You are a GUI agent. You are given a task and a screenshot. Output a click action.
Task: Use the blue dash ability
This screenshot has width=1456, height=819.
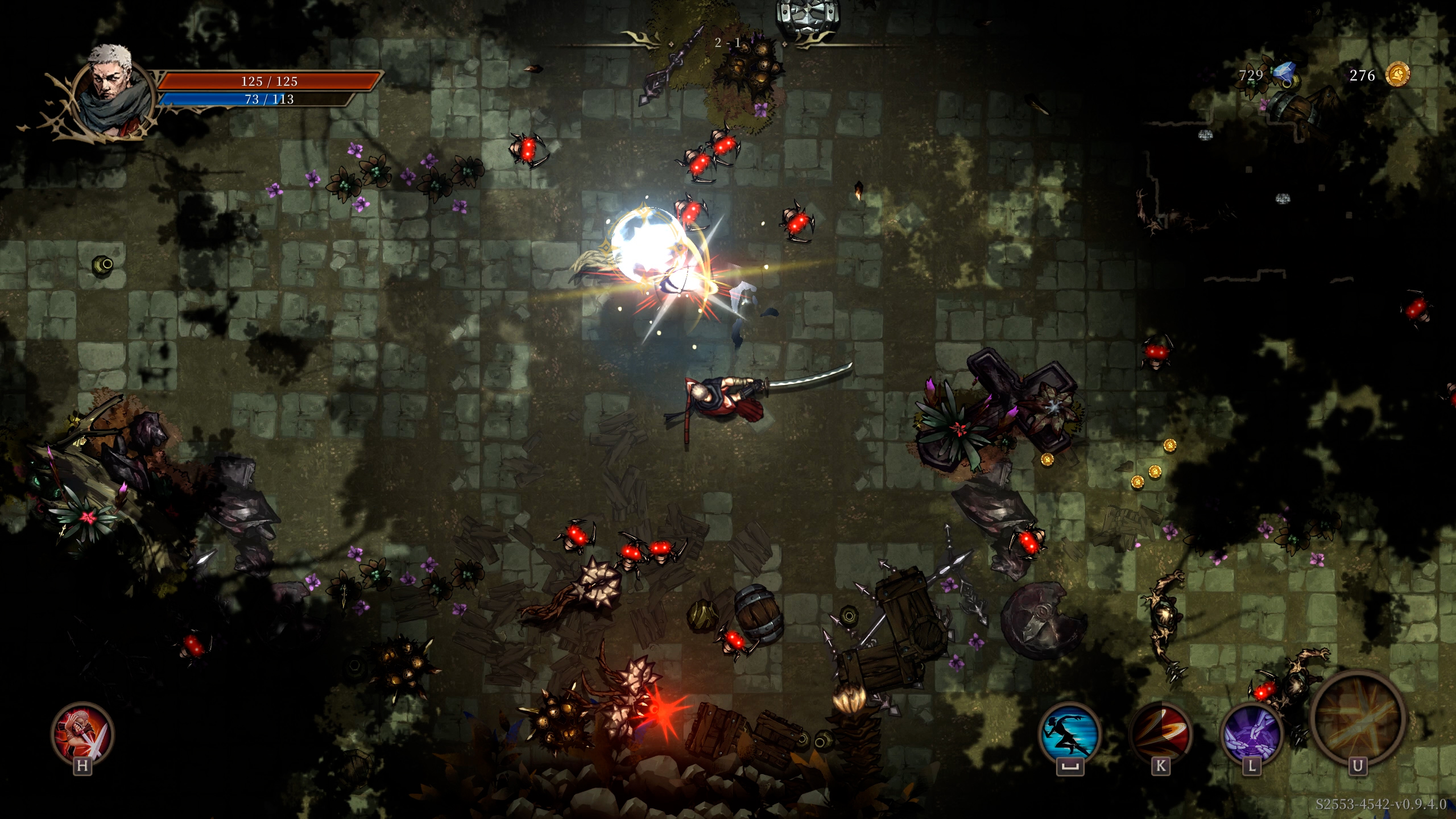(1069, 733)
